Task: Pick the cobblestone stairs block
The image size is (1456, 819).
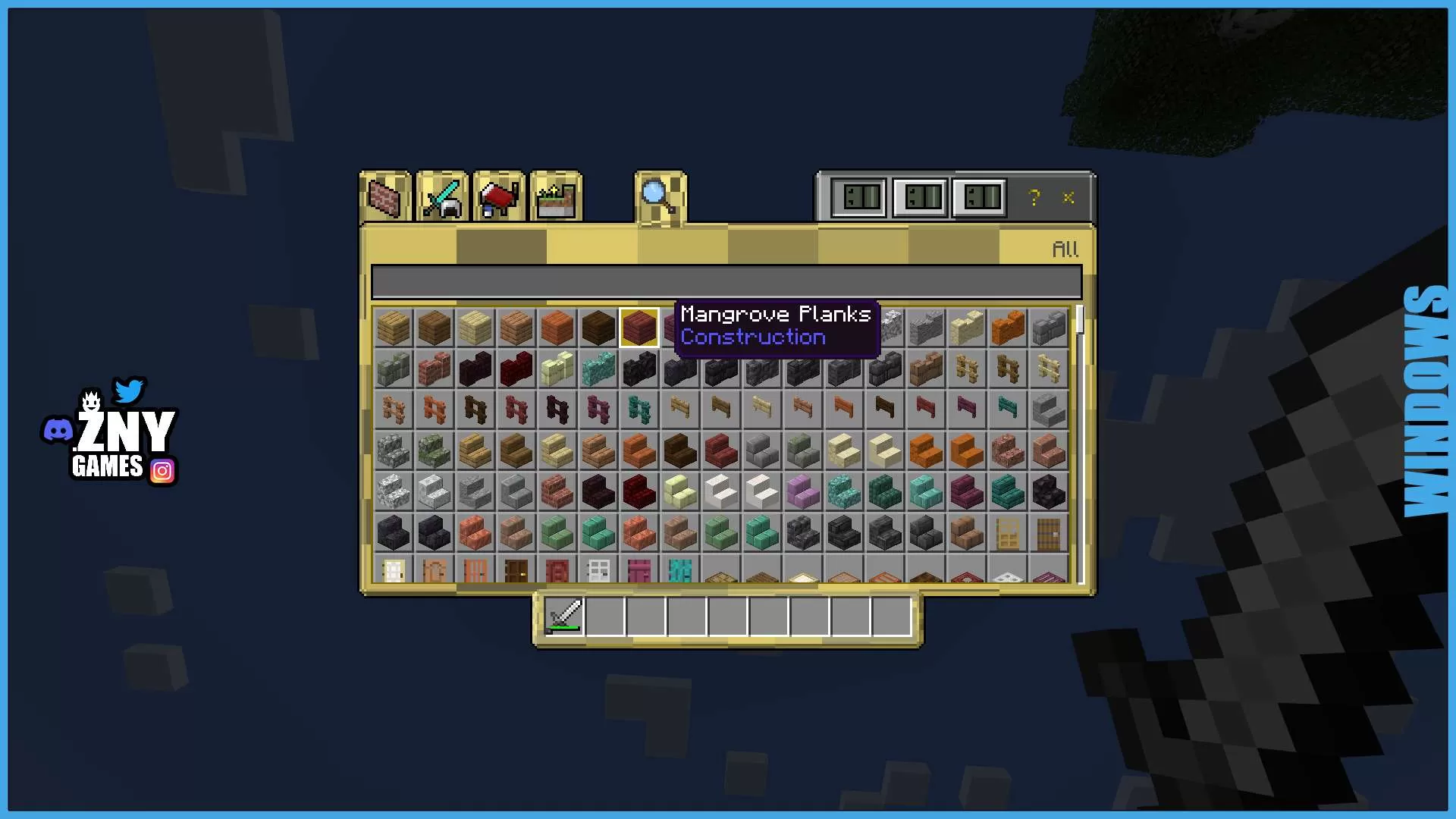Action: 393,450
